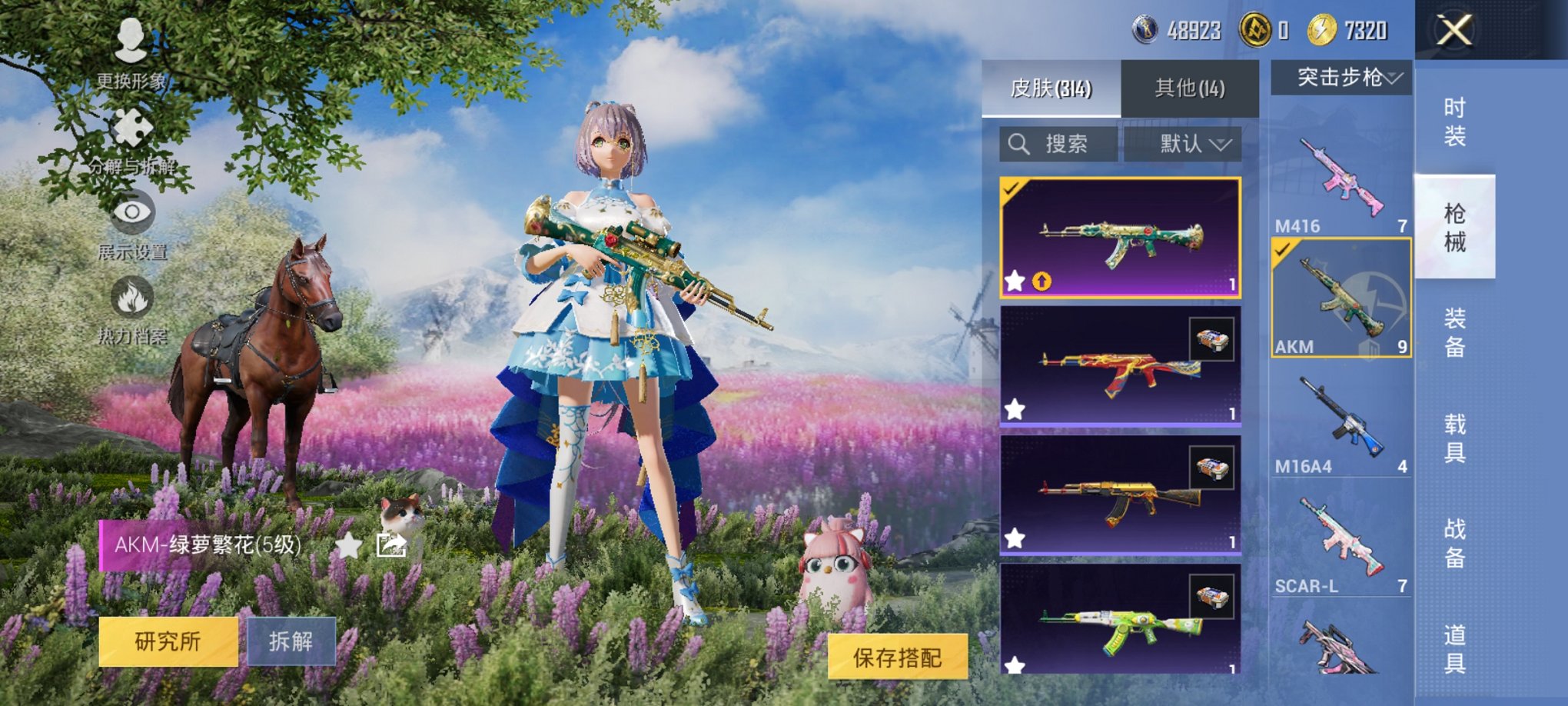Open the 默认 sorting dropdown
This screenshot has width=1568, height=706.
click(x=1181, y=143)
